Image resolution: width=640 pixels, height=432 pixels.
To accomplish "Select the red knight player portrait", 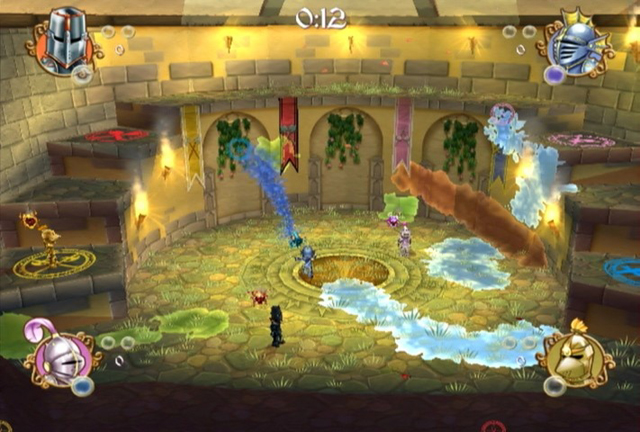I will [x=63, y=42].
